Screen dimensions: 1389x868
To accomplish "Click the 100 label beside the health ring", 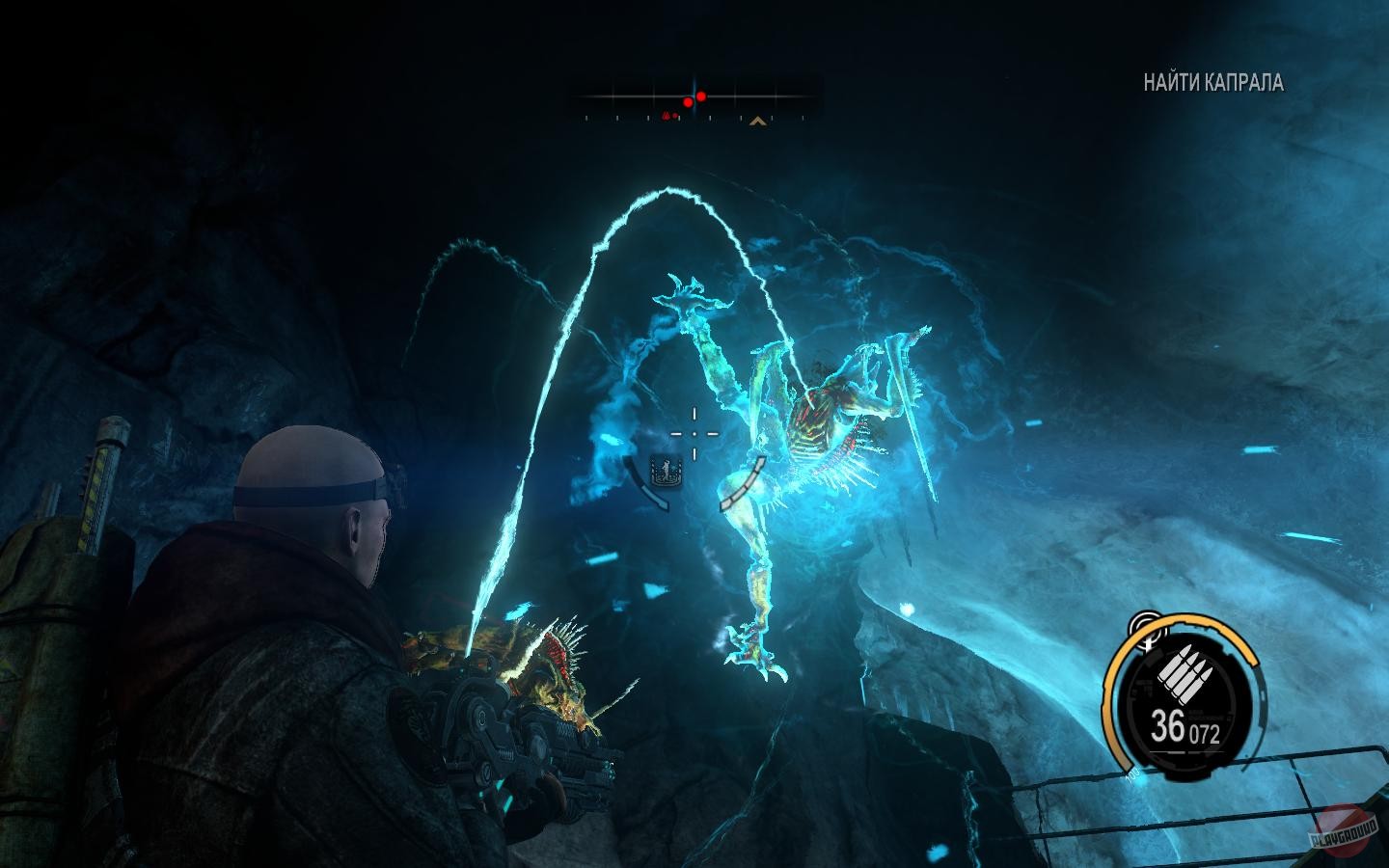I will click(x=1131, y=773).
